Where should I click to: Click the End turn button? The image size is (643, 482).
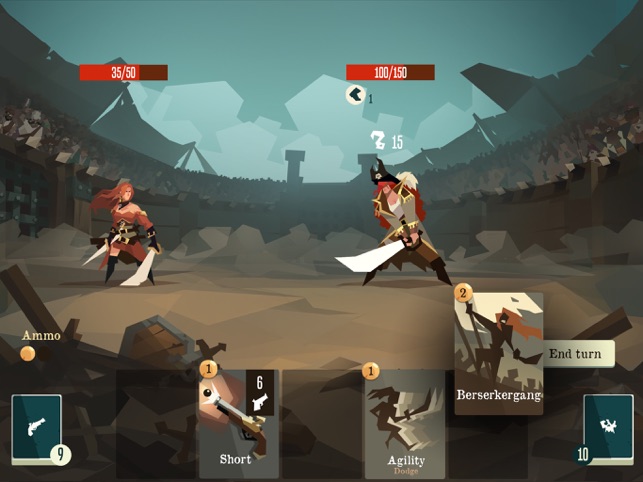[576, 354]
